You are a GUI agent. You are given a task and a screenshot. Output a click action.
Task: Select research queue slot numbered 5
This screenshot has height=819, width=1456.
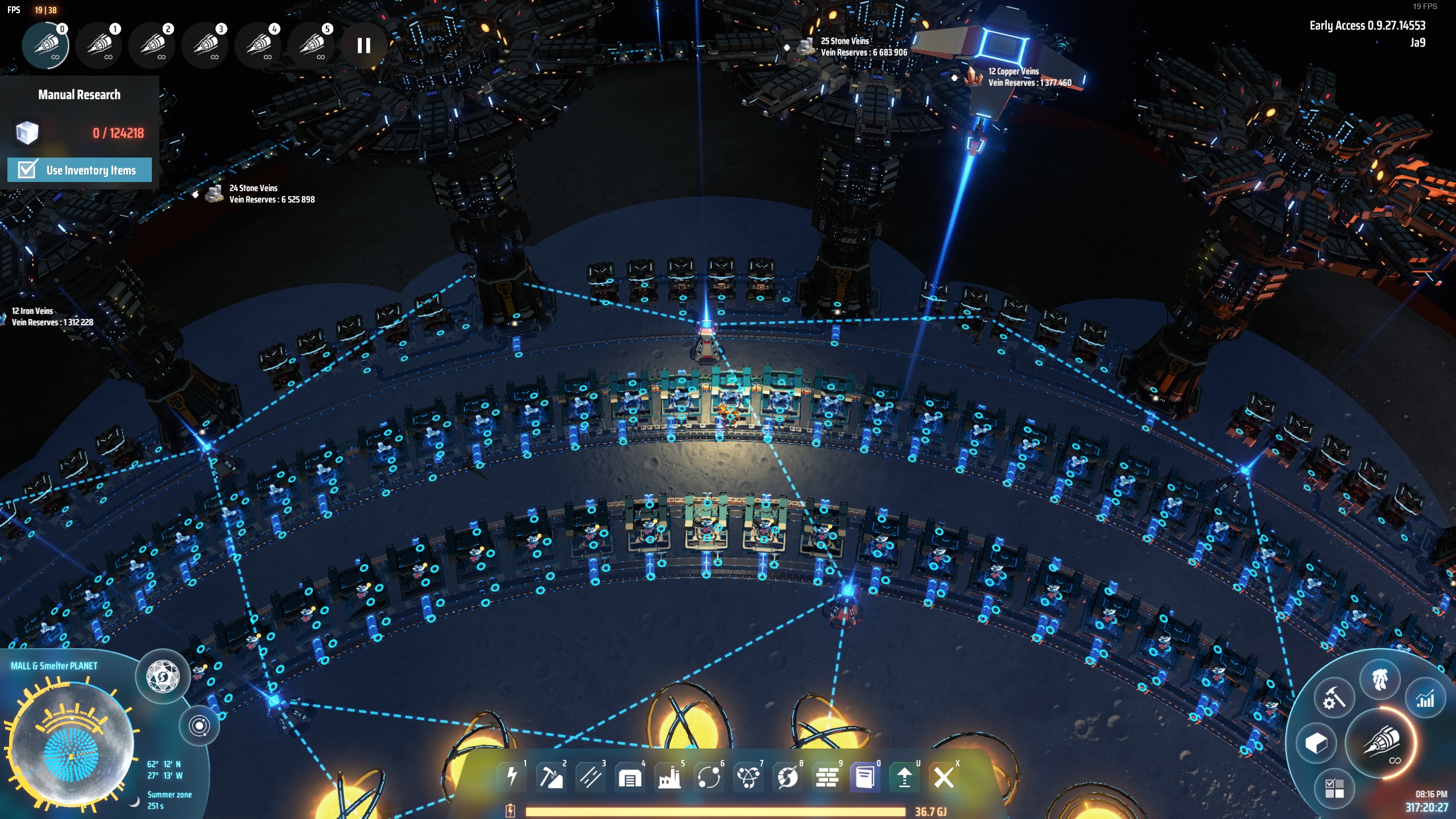[311, 45]
